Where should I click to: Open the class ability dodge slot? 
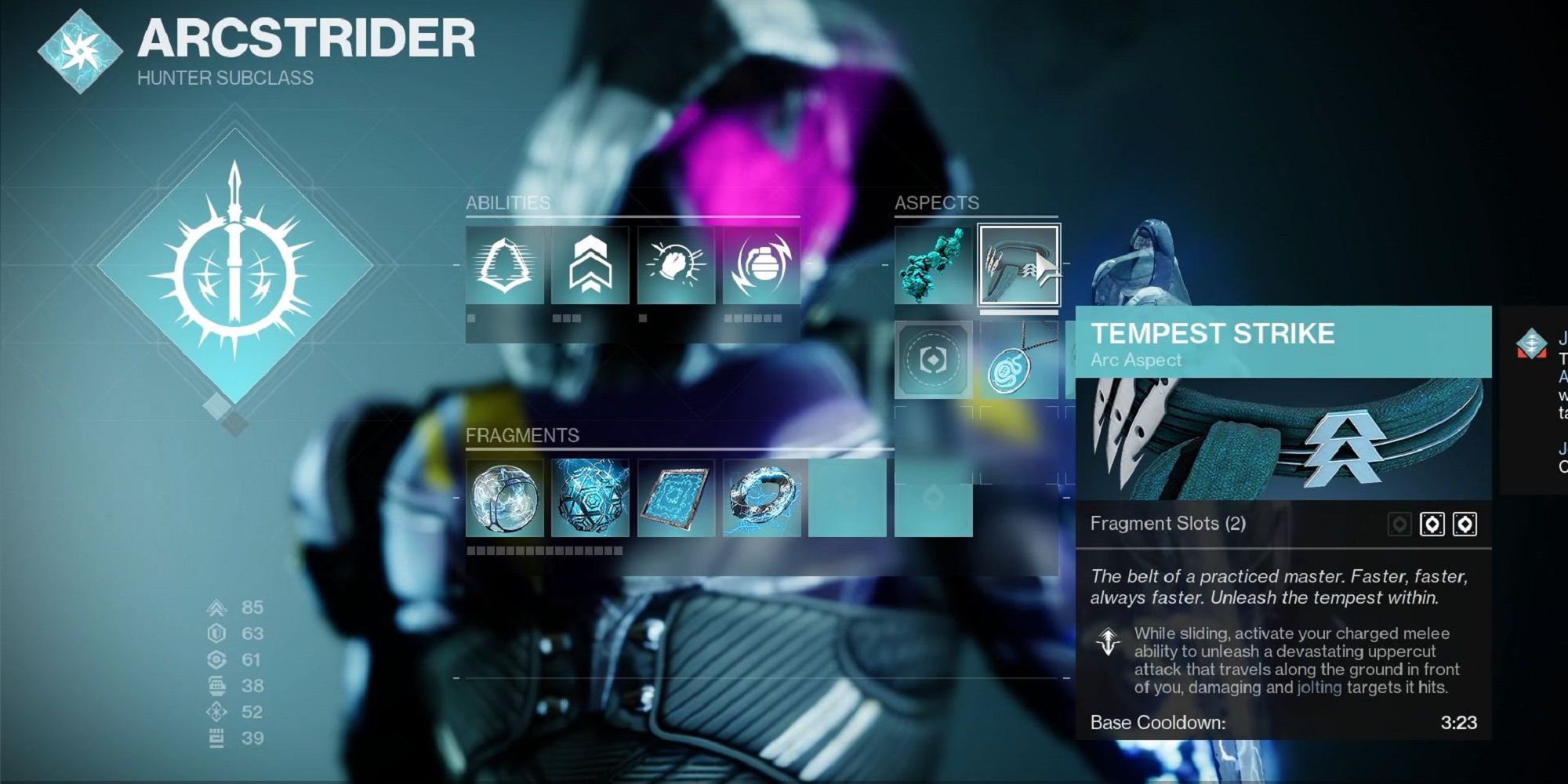pos(505,265)
